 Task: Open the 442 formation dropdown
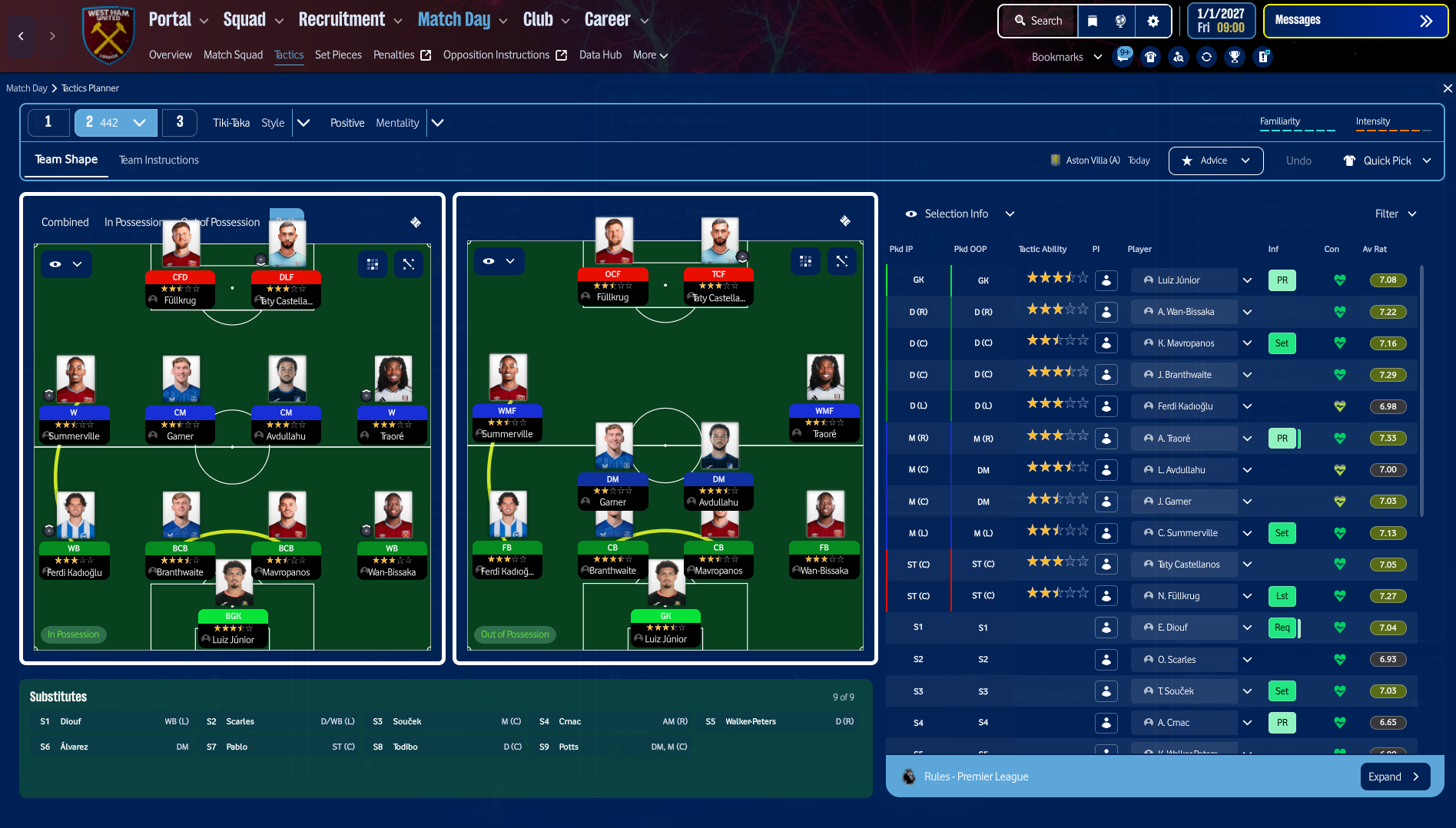(x=138, y=122)
